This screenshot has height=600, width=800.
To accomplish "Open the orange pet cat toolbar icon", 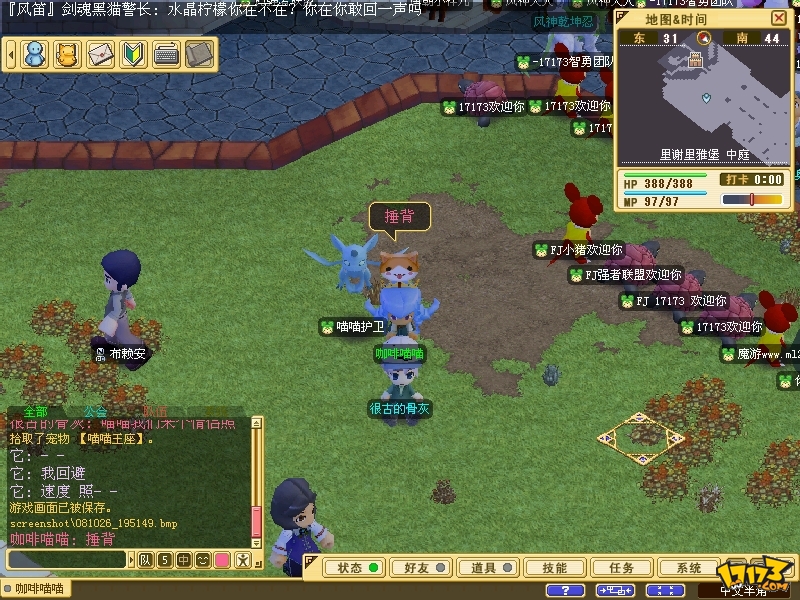I will (67, 54).
